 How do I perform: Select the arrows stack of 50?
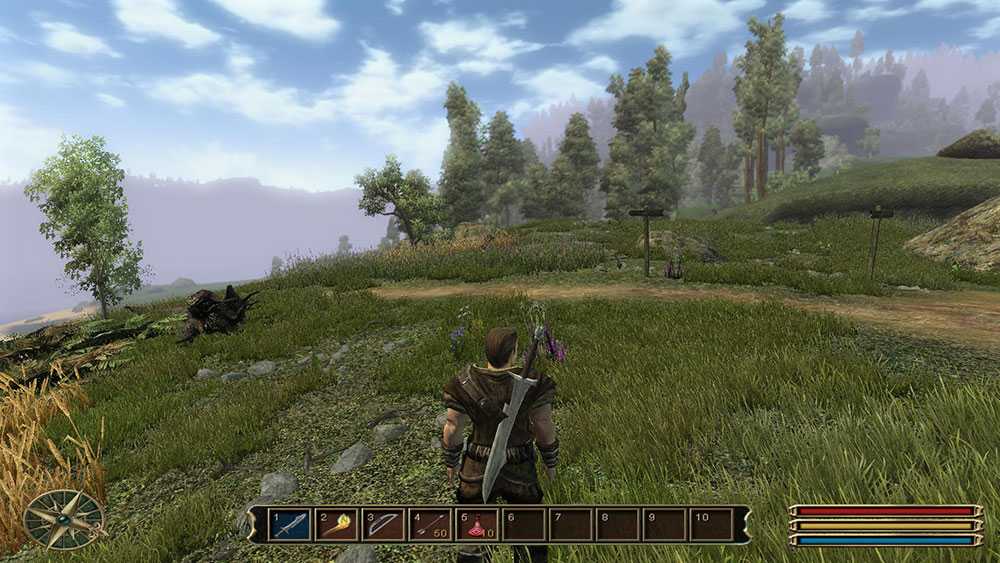(x=430, y=525)
